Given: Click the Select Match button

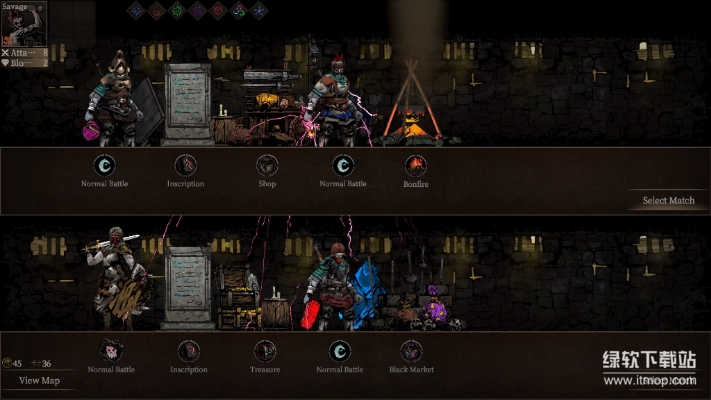Looking at the screenshot, I should [x=668, y=201].
